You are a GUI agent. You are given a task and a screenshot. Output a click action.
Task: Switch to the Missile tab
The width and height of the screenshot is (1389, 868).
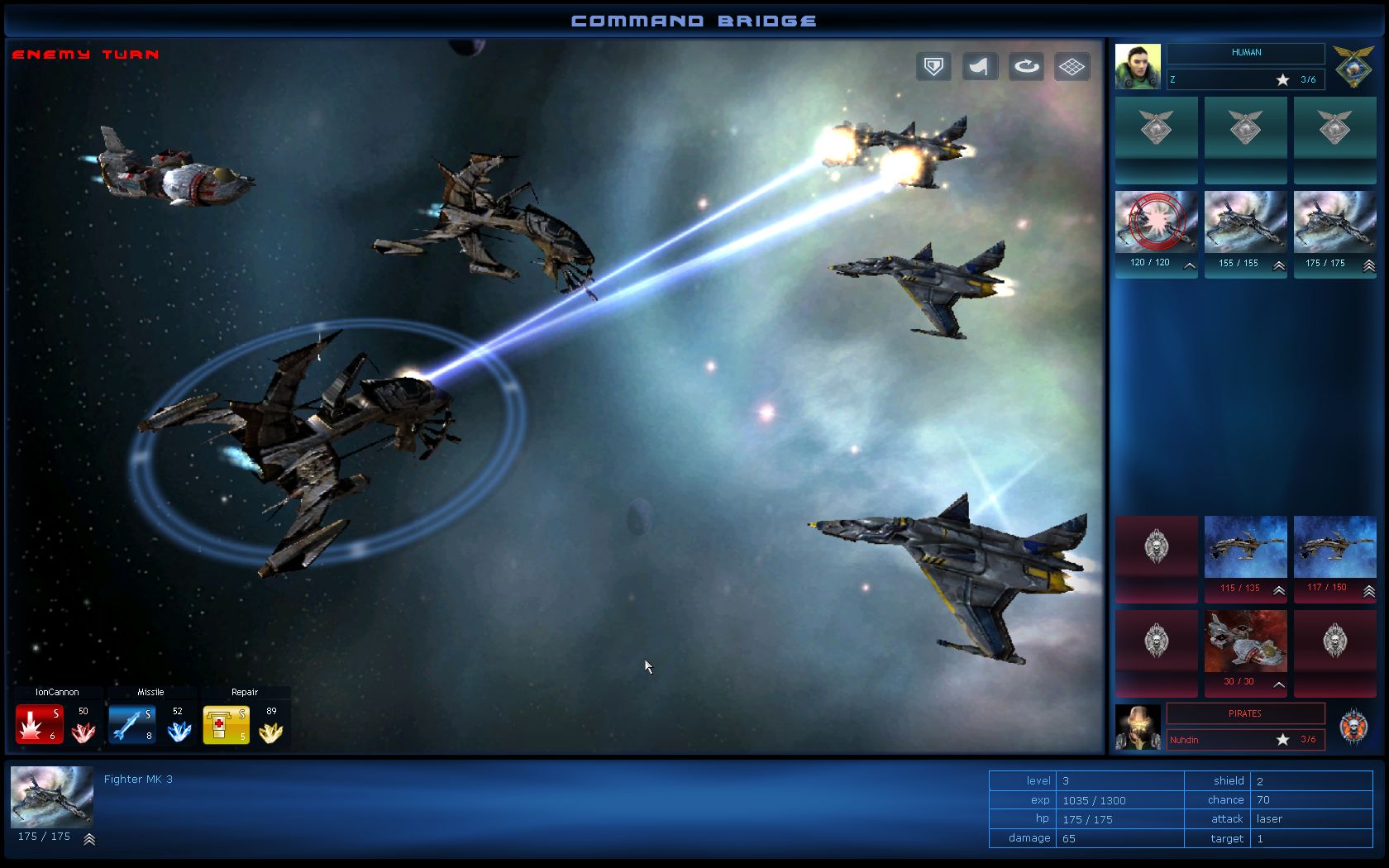[150, 692]
